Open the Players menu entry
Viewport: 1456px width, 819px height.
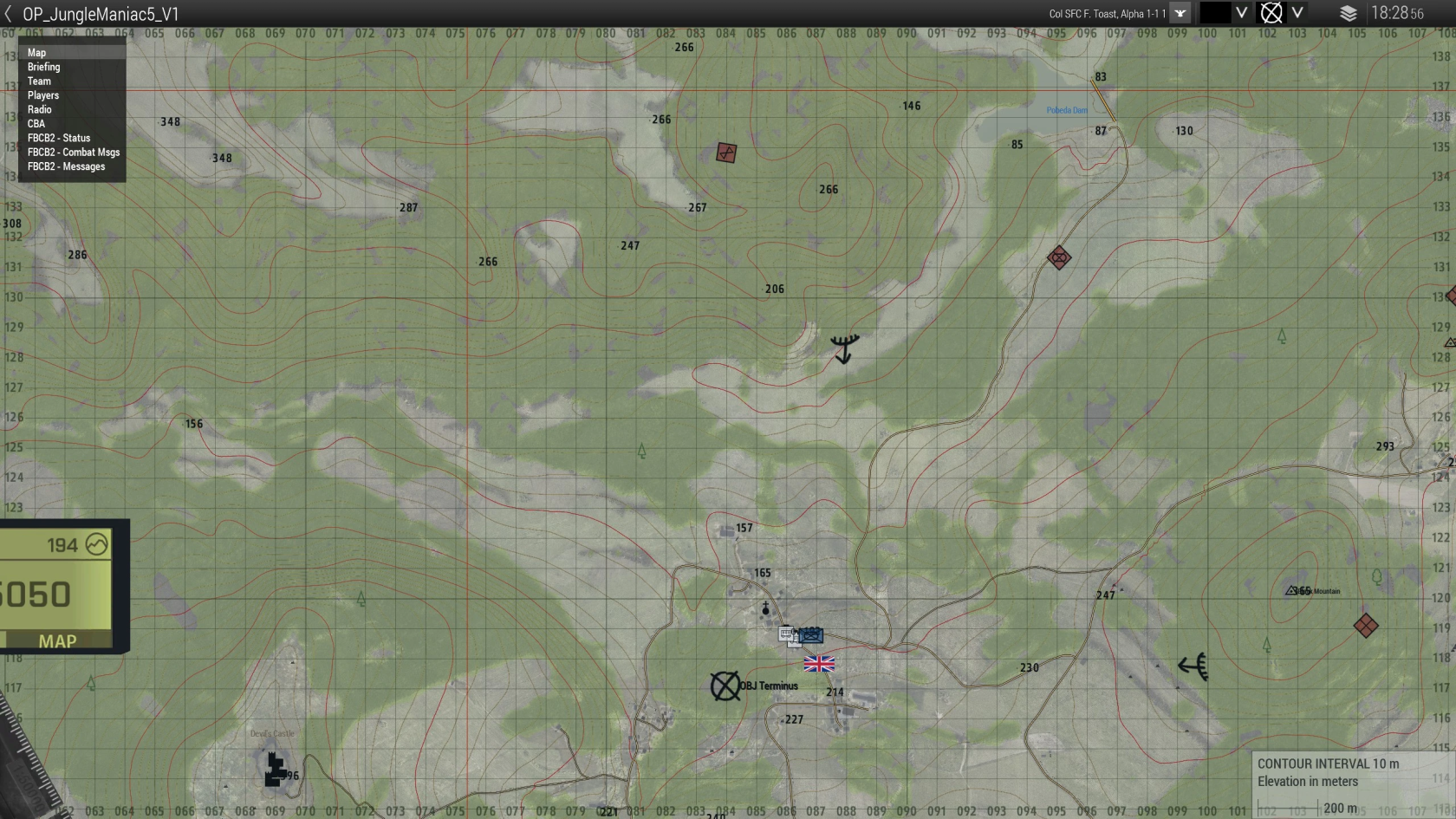tap(43, 95)
